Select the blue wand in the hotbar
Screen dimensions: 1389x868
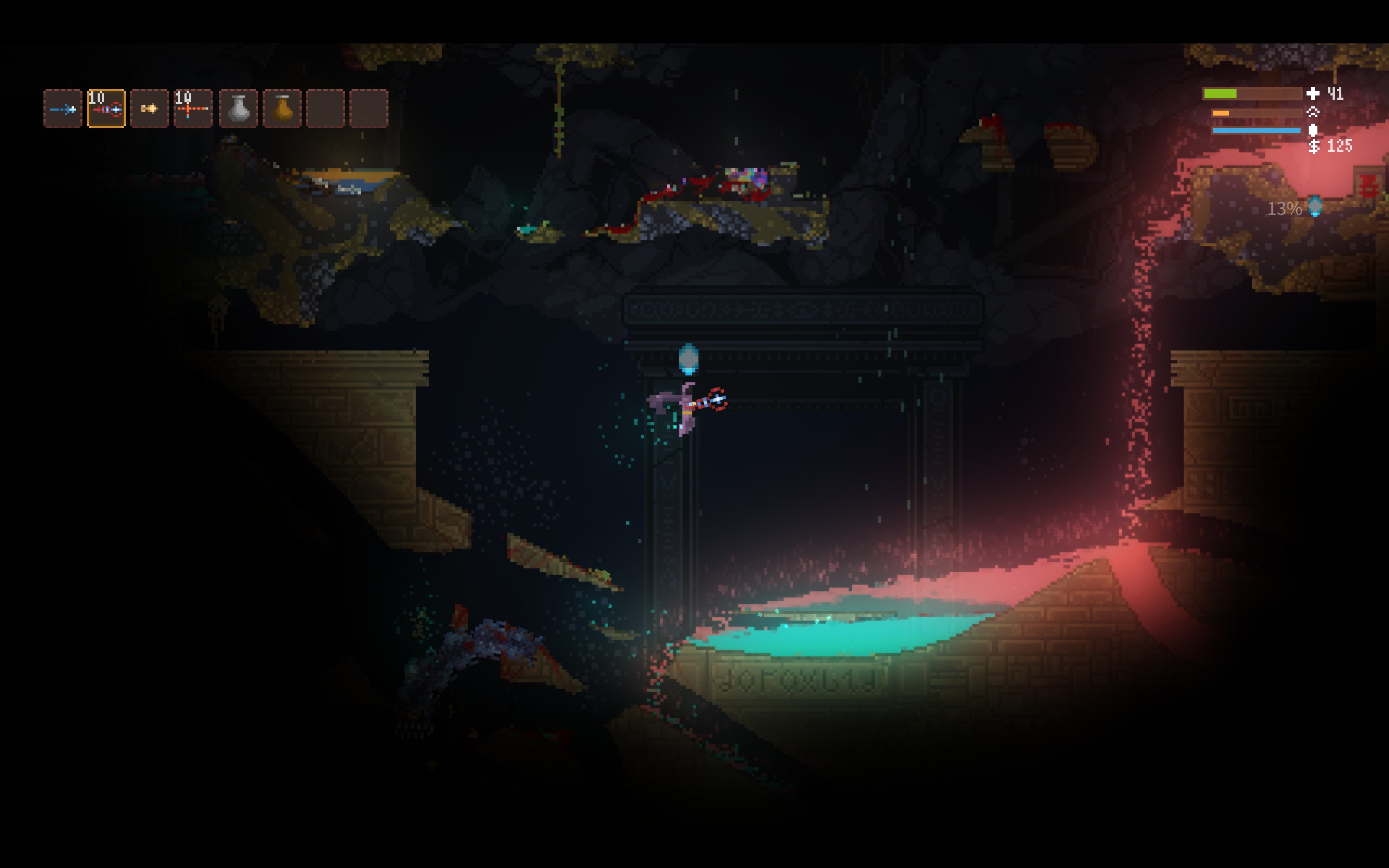tap(62, 108)
